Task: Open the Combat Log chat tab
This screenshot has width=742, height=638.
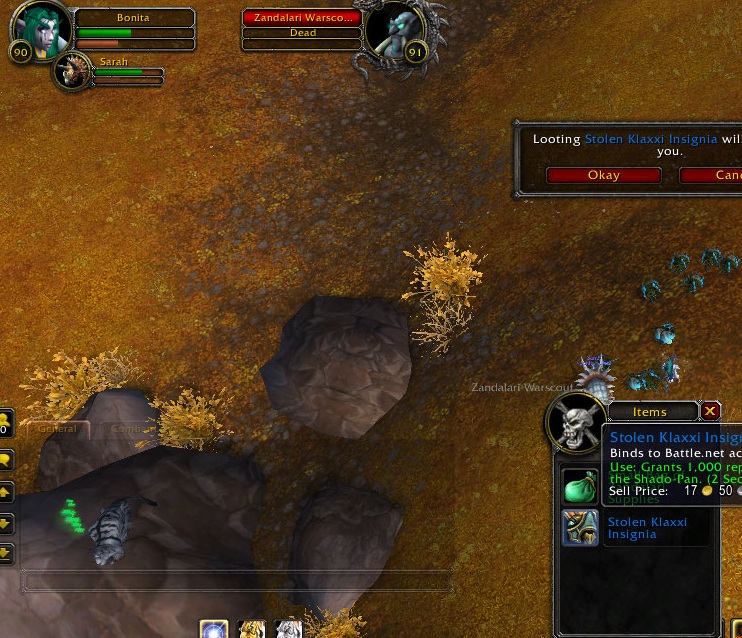Action: [x=126, y=429]
